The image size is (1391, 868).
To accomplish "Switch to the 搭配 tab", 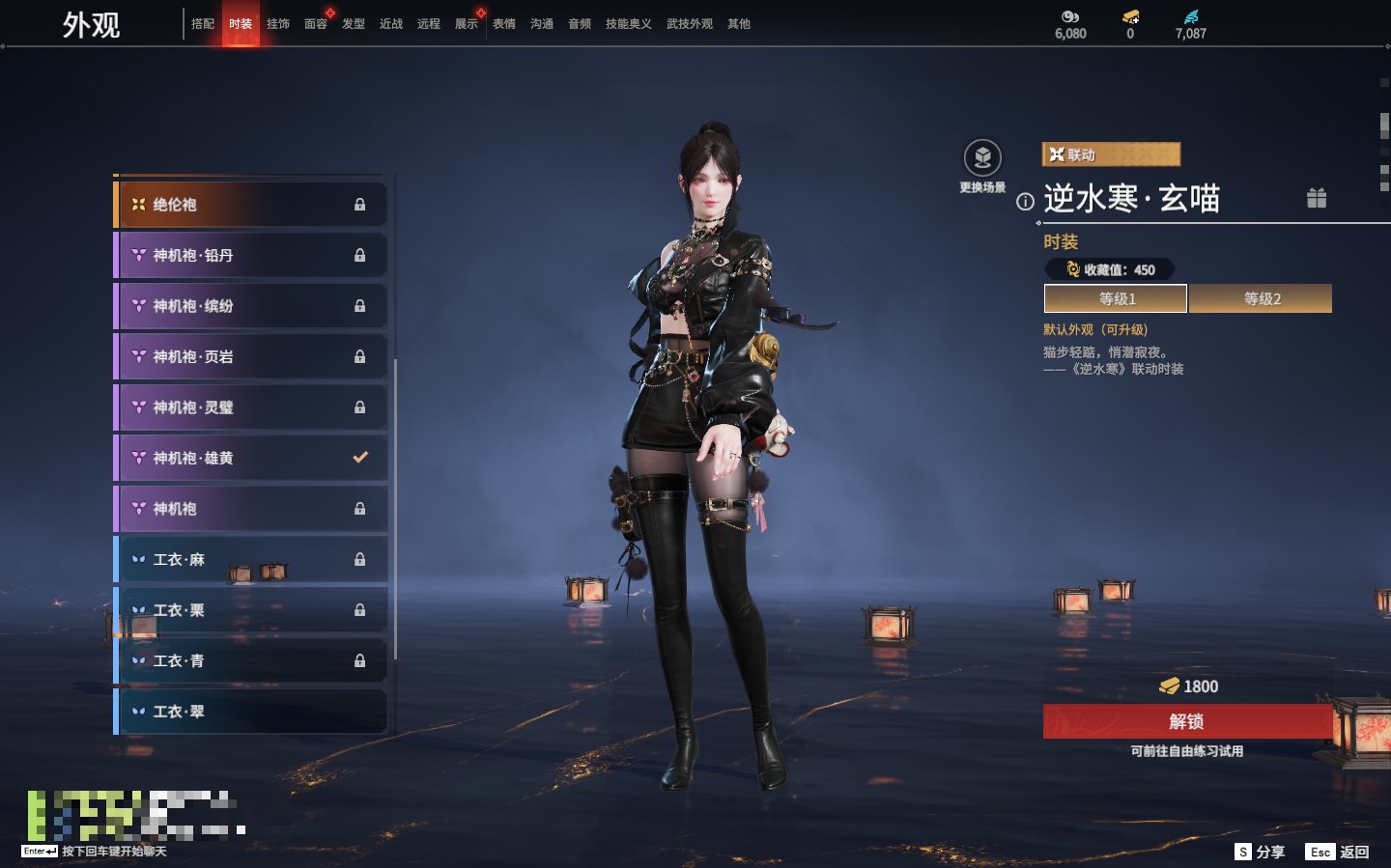I will point(203,24).
